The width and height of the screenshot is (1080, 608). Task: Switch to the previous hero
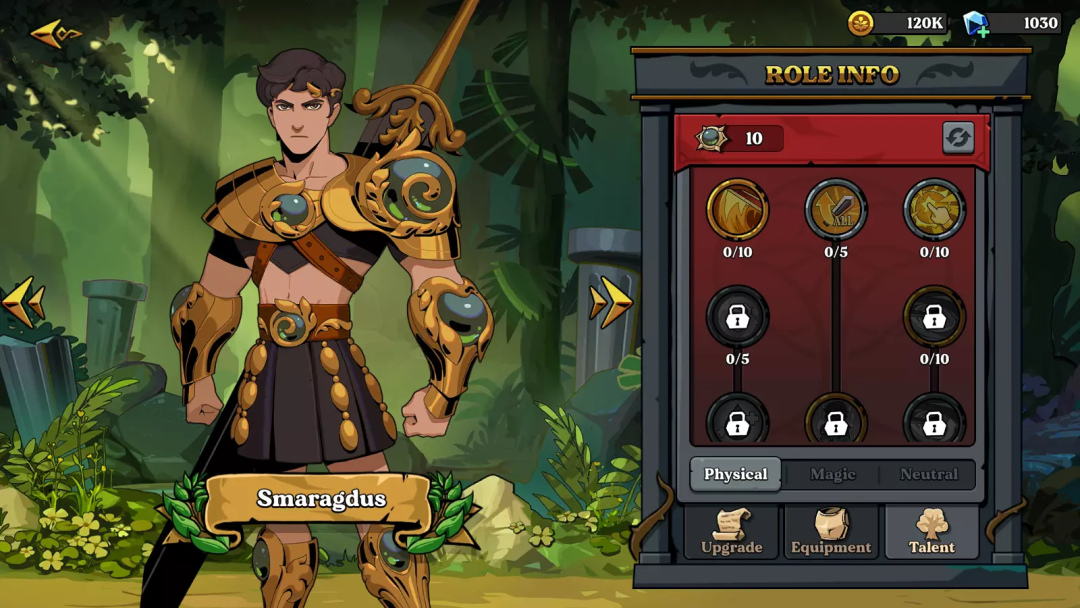point(24,302)
